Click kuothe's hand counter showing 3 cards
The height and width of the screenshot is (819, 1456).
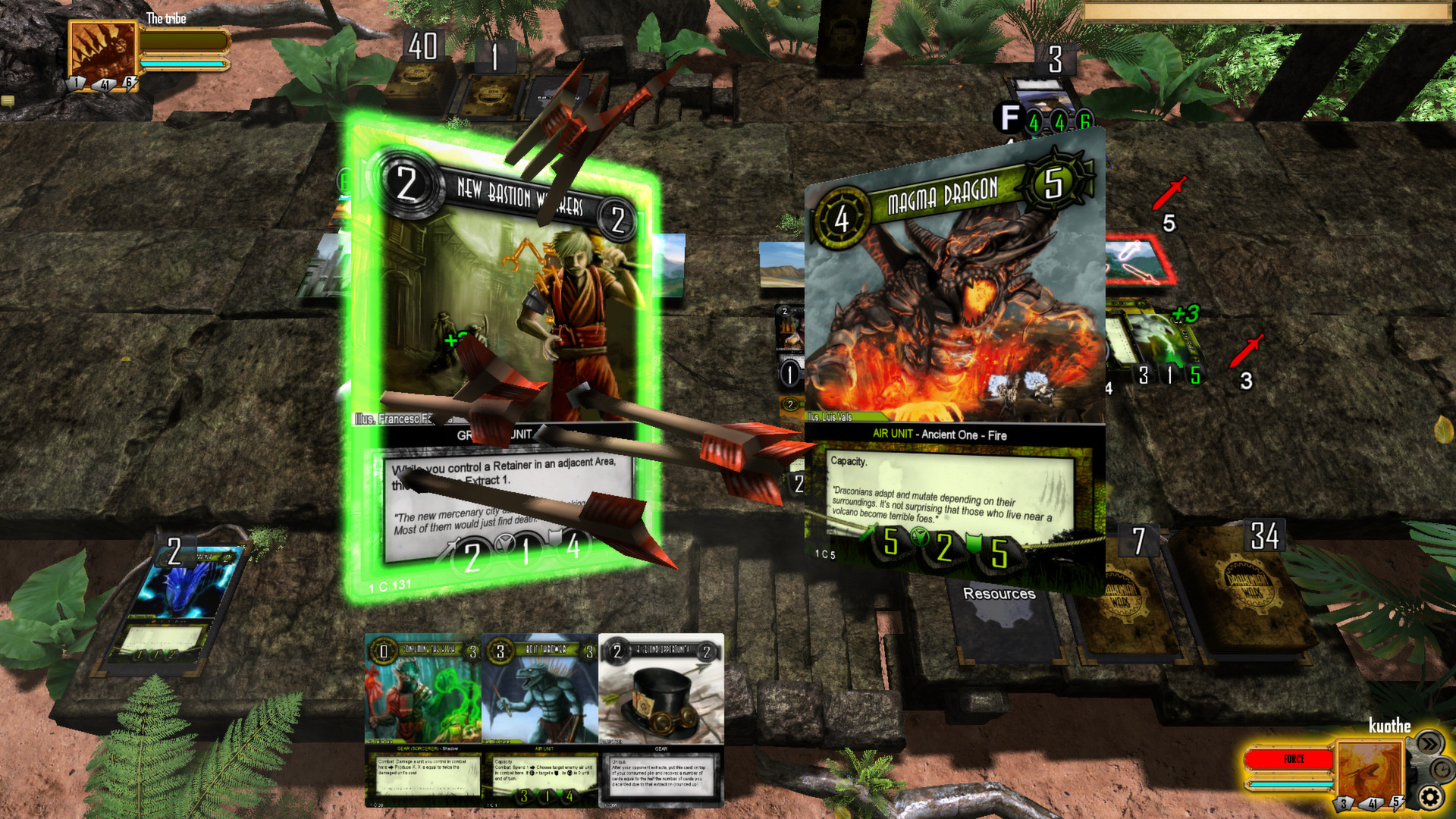coord(1344,802)
